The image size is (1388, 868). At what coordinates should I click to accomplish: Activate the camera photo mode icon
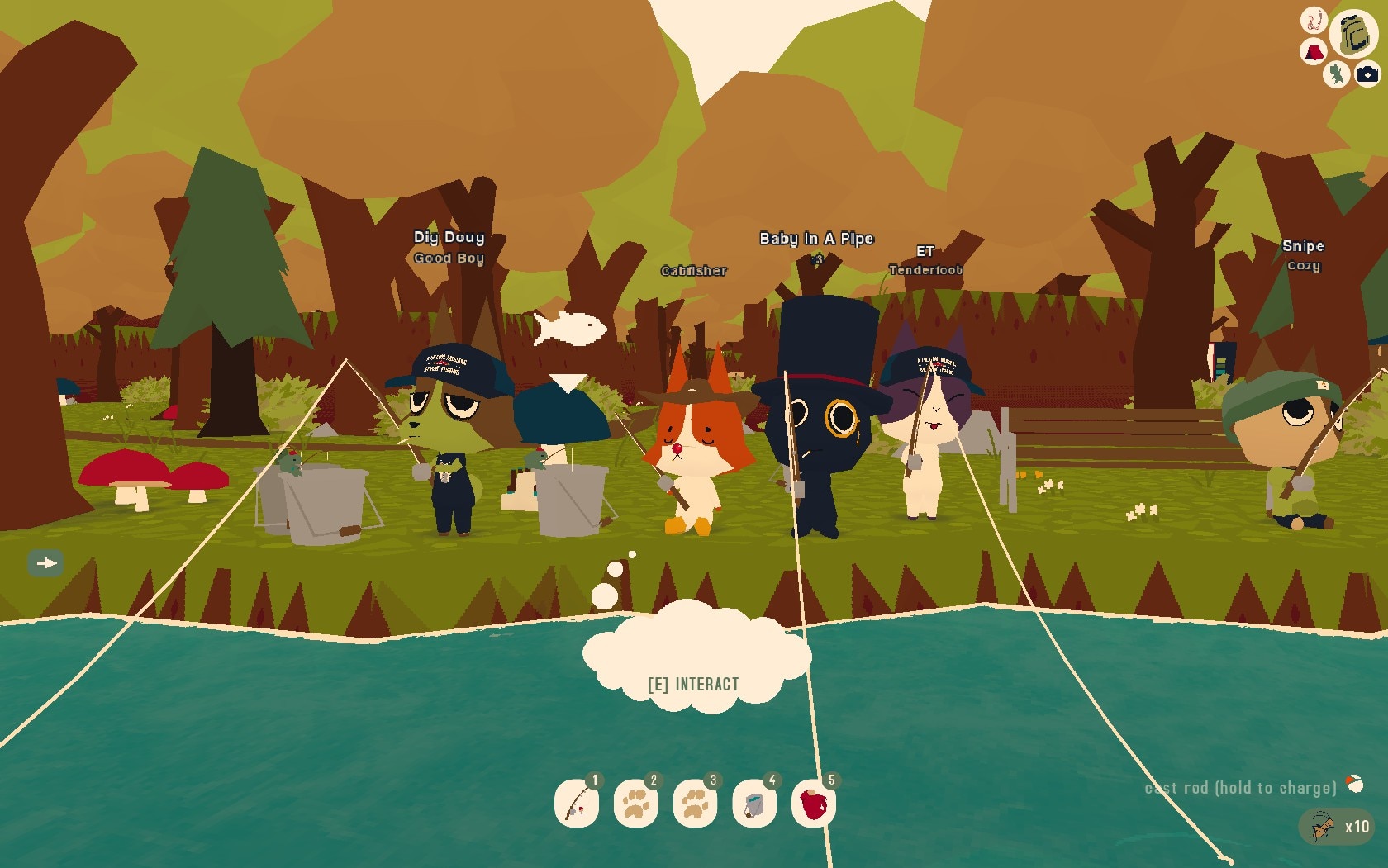[x=1367, y=74]
